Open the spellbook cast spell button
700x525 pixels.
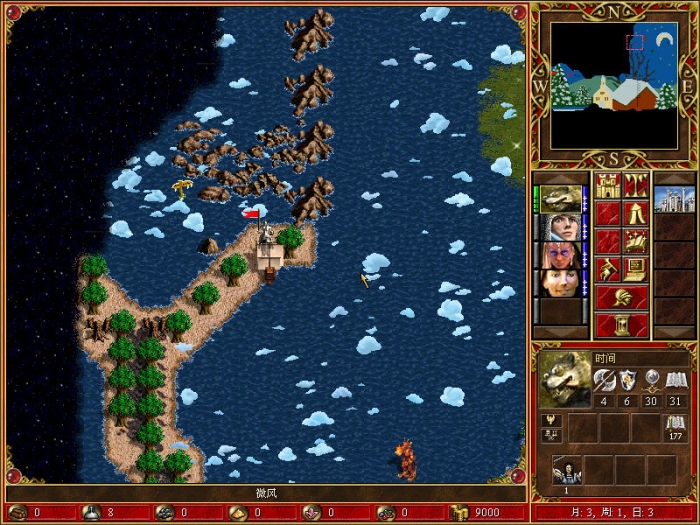coord(636,241)
